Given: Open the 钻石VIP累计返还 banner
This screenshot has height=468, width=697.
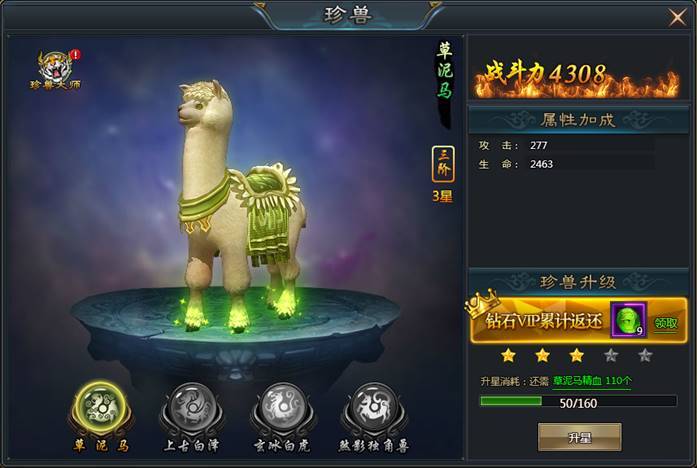Looking at the screenshot, I should pos(546,323).
